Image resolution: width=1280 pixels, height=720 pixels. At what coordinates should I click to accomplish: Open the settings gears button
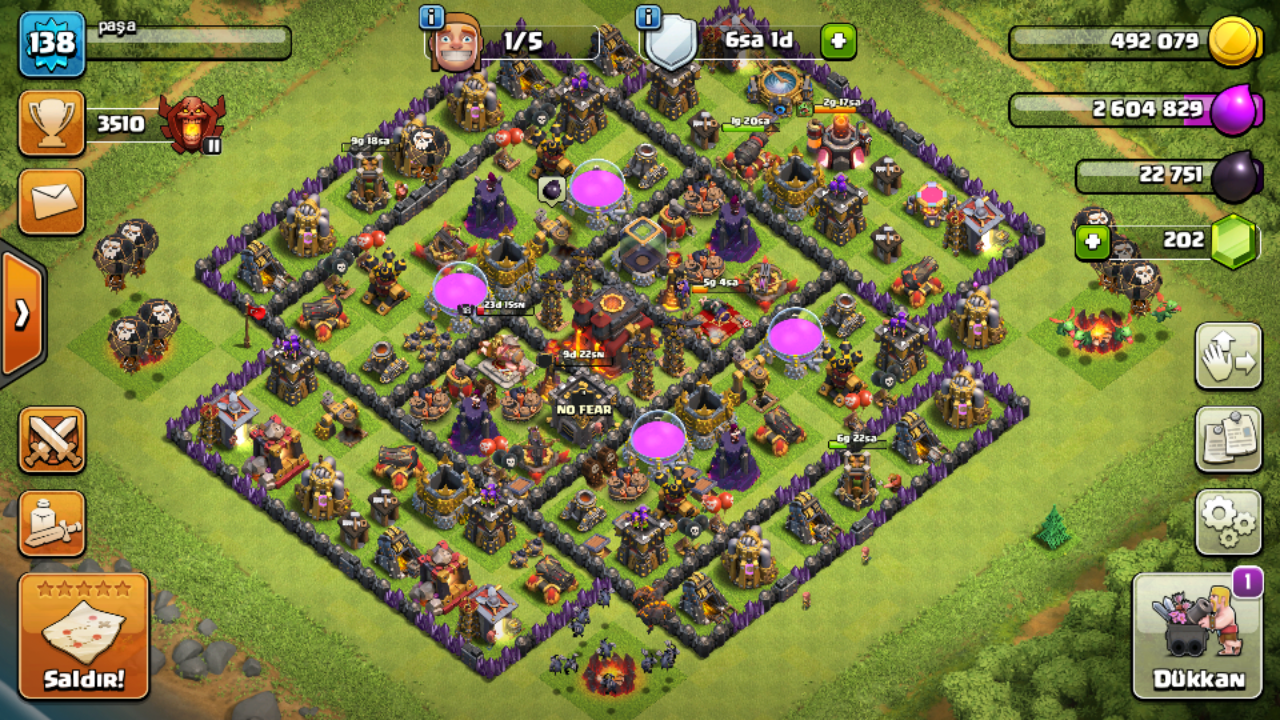point(1228,521)
